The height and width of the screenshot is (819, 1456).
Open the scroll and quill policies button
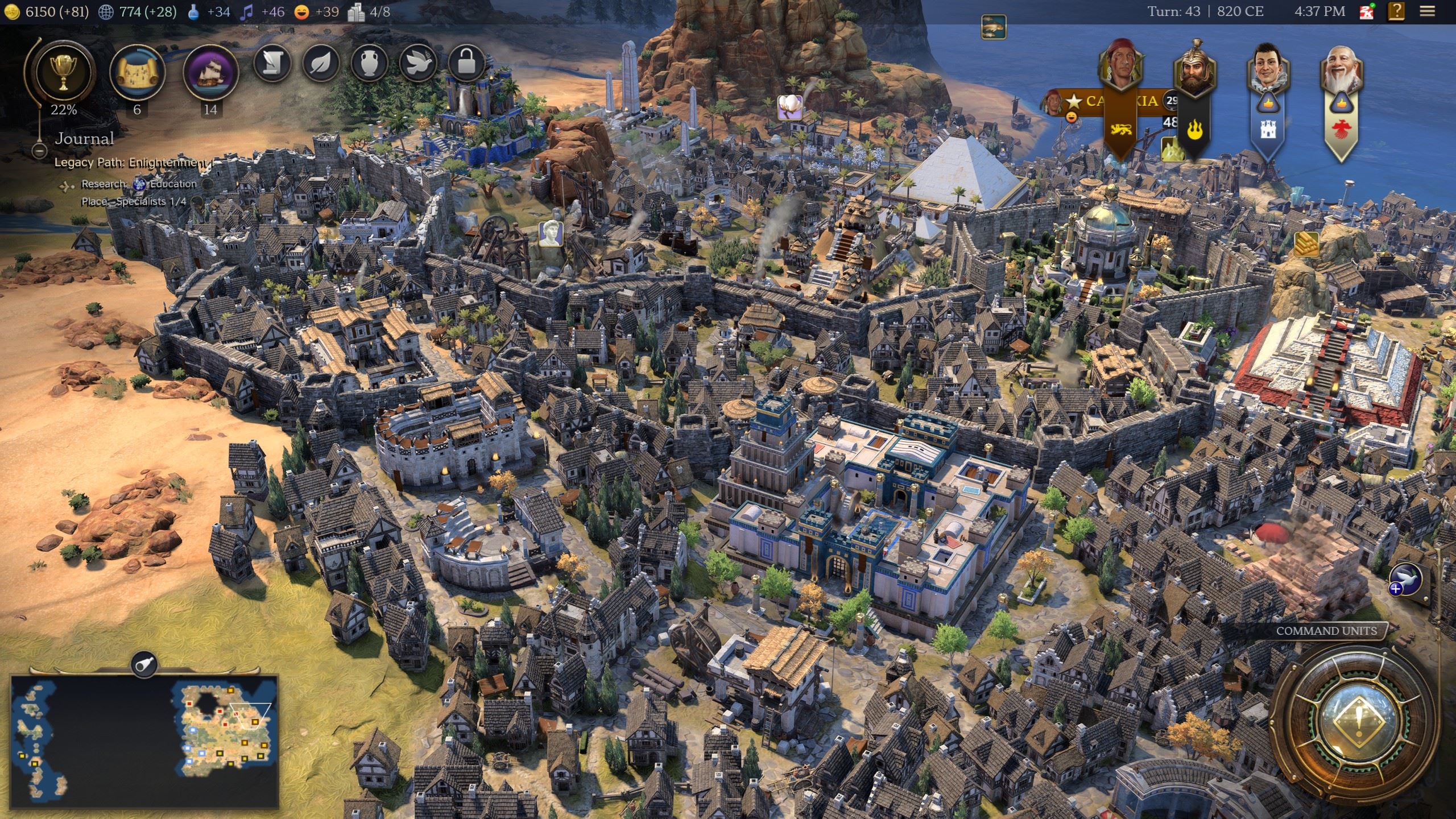click(x=273, y=63)
